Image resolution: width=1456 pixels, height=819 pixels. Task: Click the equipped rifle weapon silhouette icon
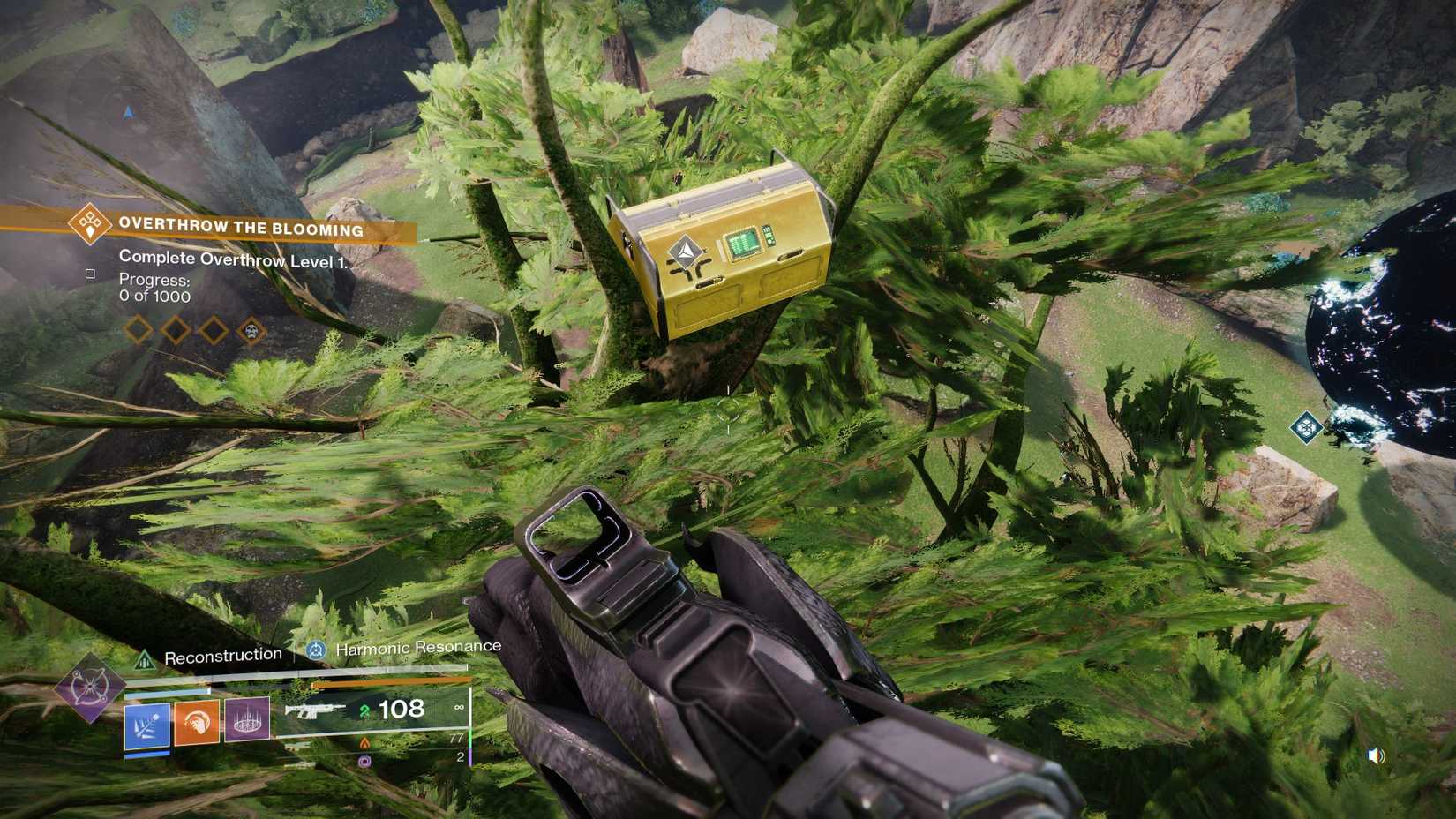click(316, 710)
